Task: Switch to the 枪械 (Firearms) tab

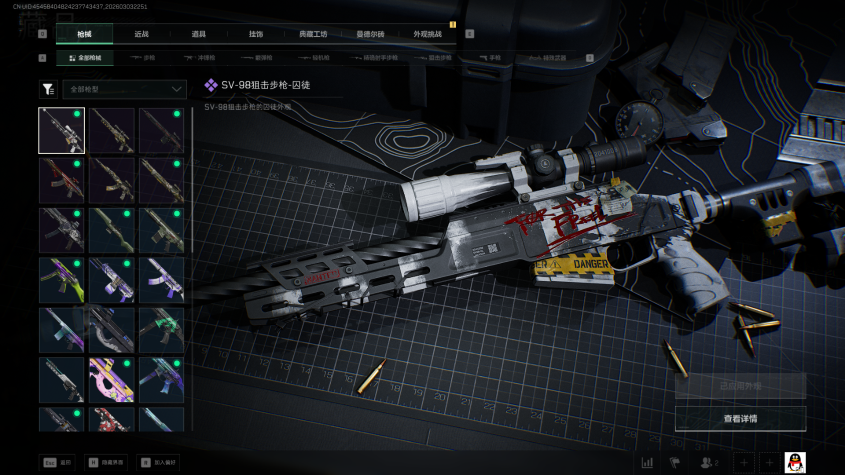Action: click(83, 34)
